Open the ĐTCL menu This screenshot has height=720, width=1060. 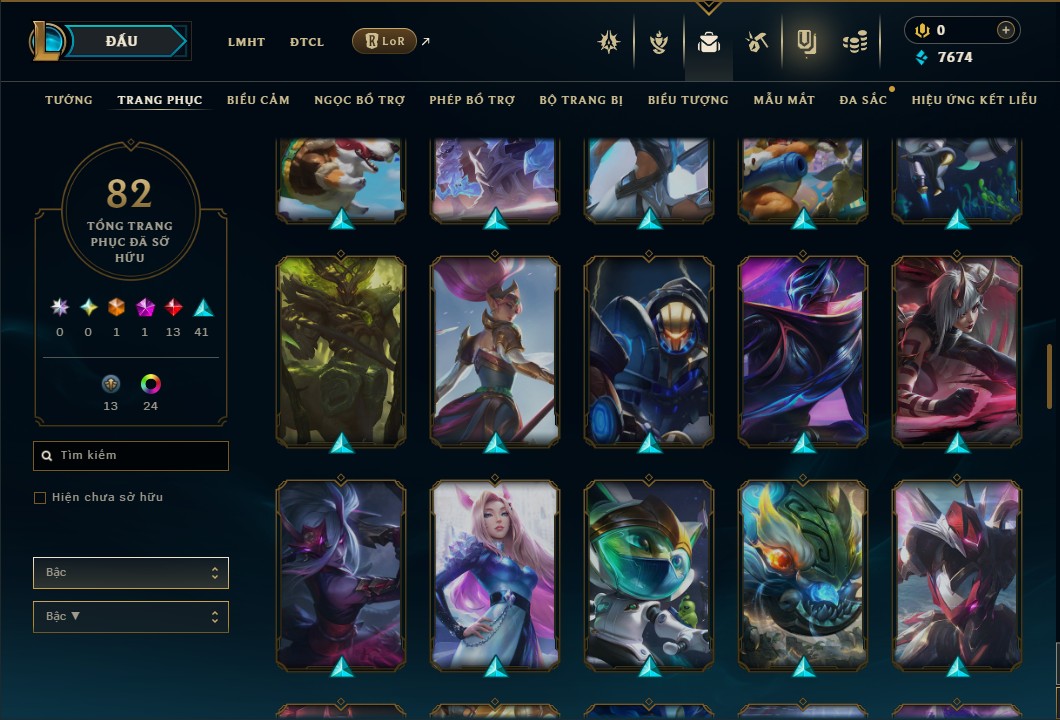(x=307, y=42)
